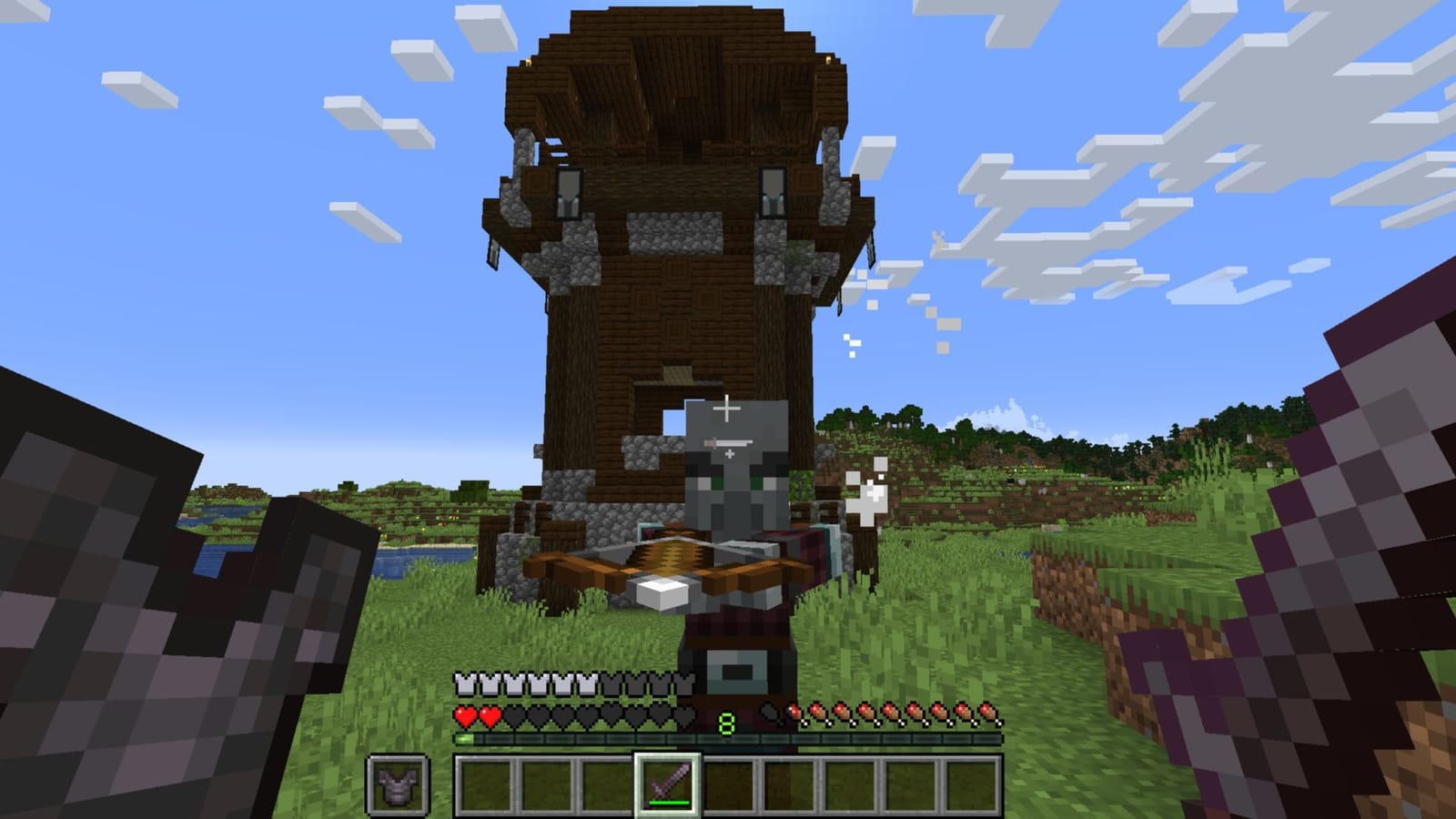Image resolution: width=1456 pixels, height=819 pixels.
Task: Select the first hotbar slot
Action: [x=485, y=784]
